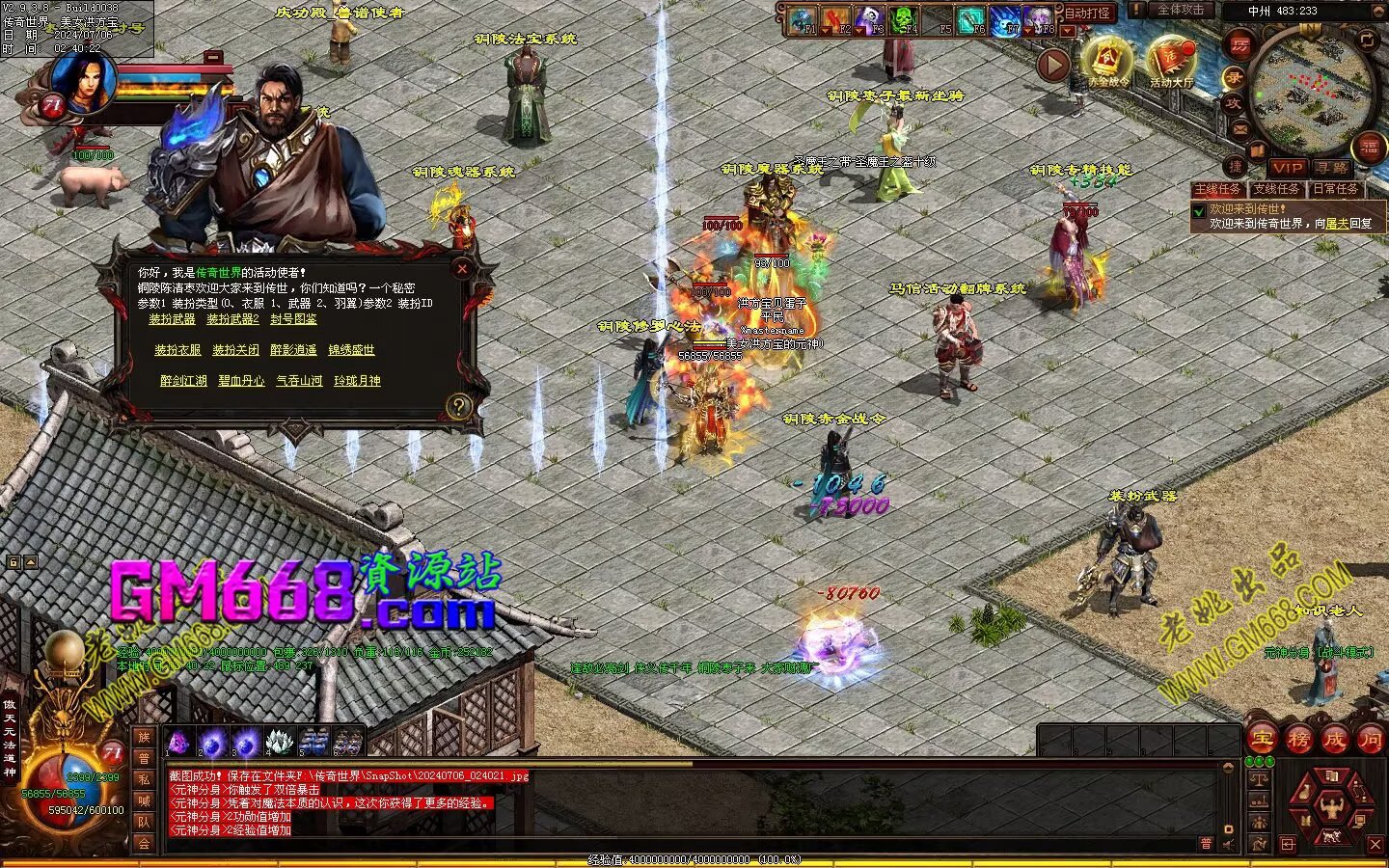
Task: Open the 活动大厅 activity hall
Action: 1171,63
